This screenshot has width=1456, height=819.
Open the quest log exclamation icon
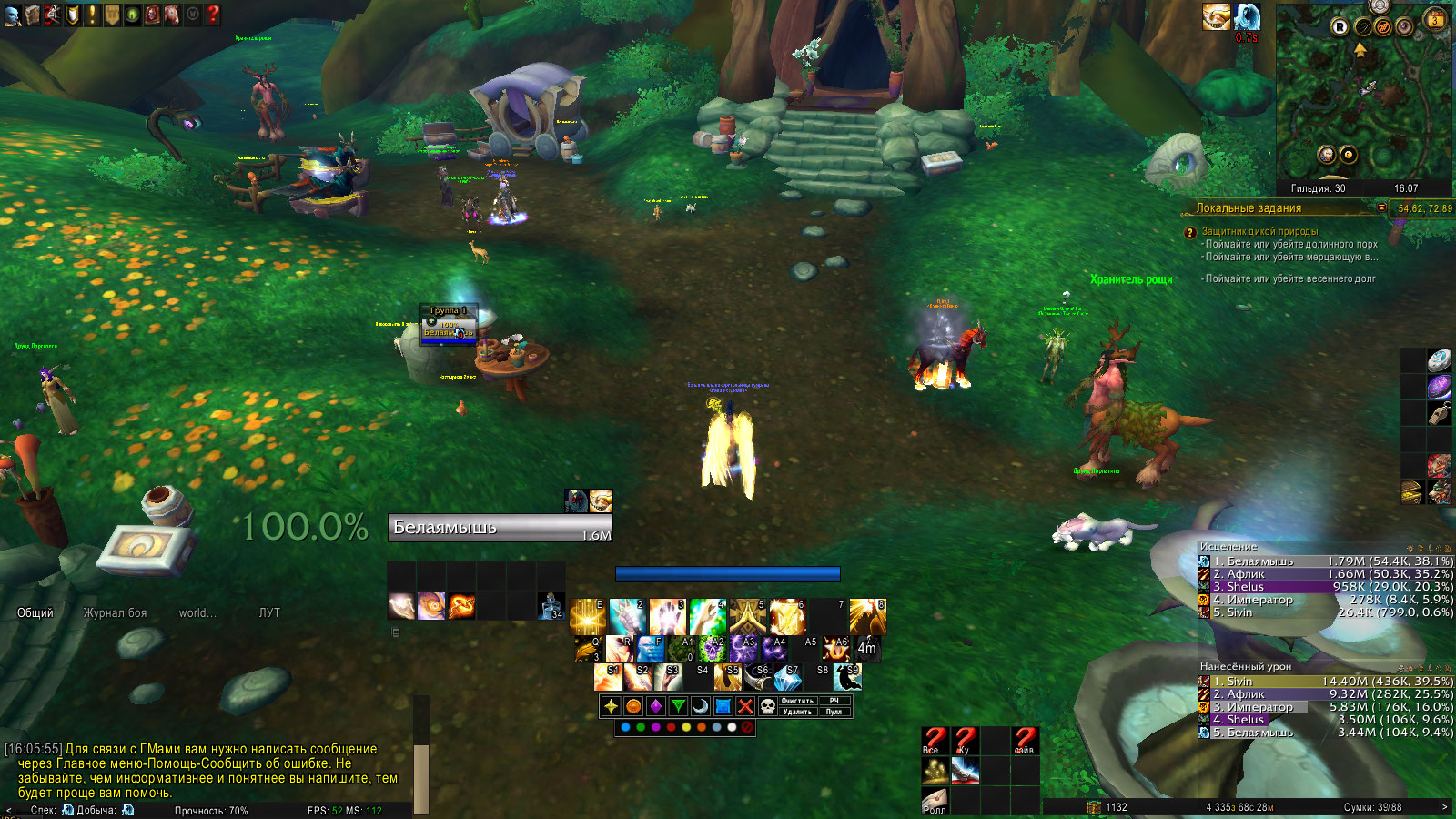tap(92, 15)
